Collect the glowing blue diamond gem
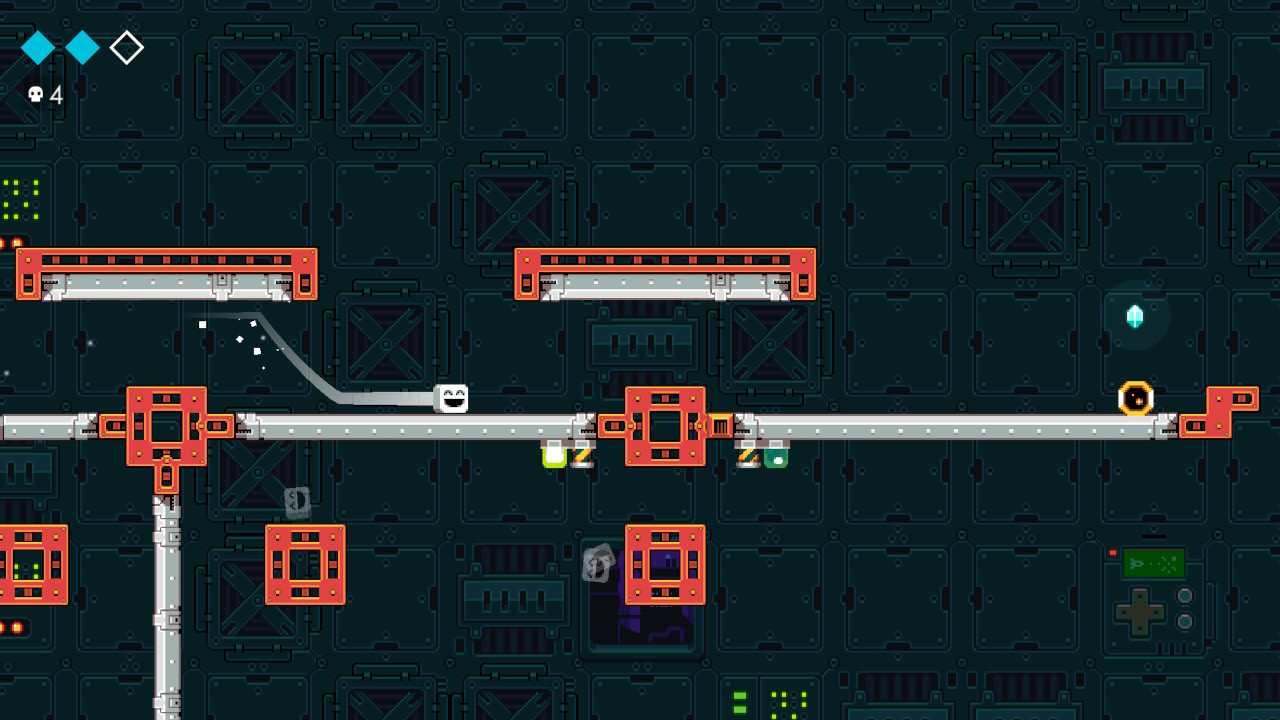The width and height of the screenshot is (1280, 720). pyautogui.click(x=1135, y=316)
